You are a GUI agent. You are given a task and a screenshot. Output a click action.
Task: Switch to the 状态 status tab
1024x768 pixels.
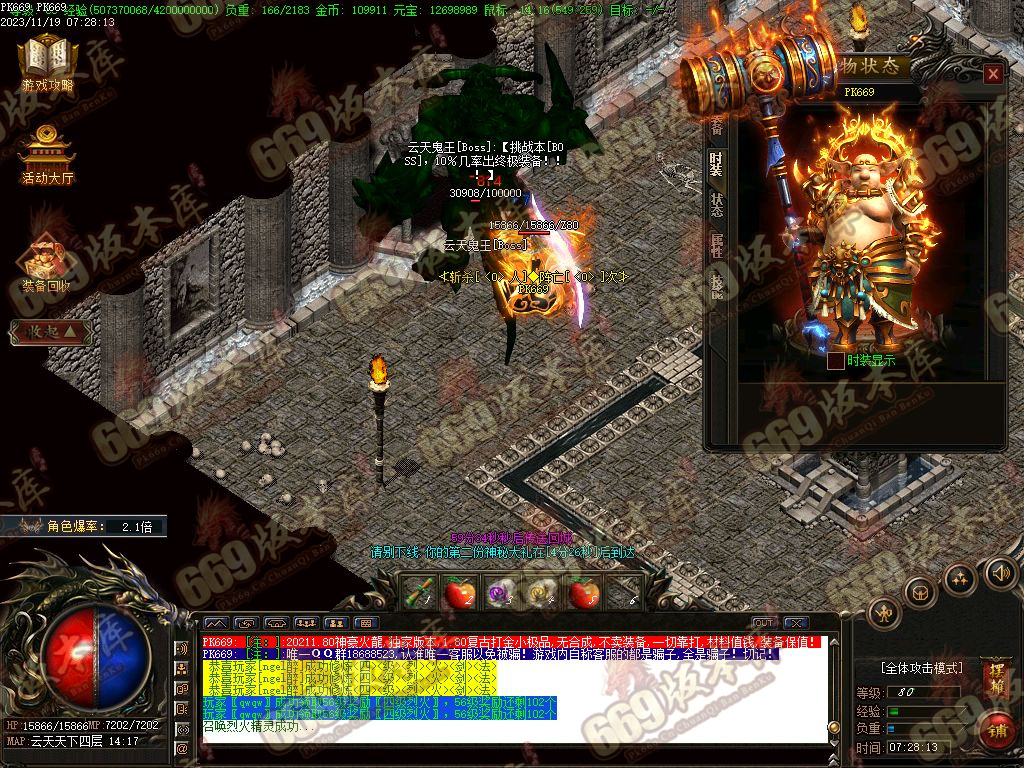716,204
